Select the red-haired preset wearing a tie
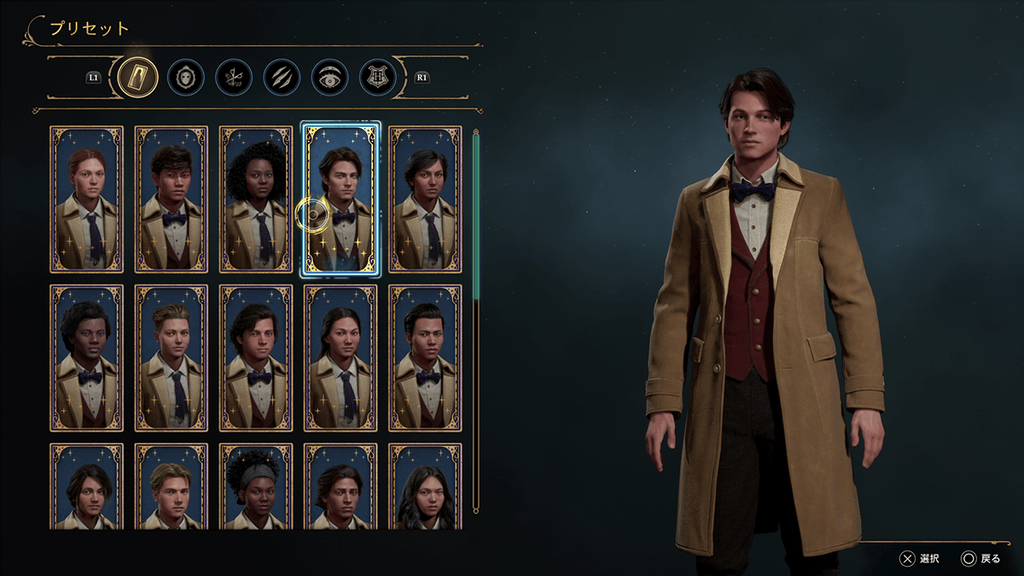Screen dimensions: 1024x576 click(87, 199)
